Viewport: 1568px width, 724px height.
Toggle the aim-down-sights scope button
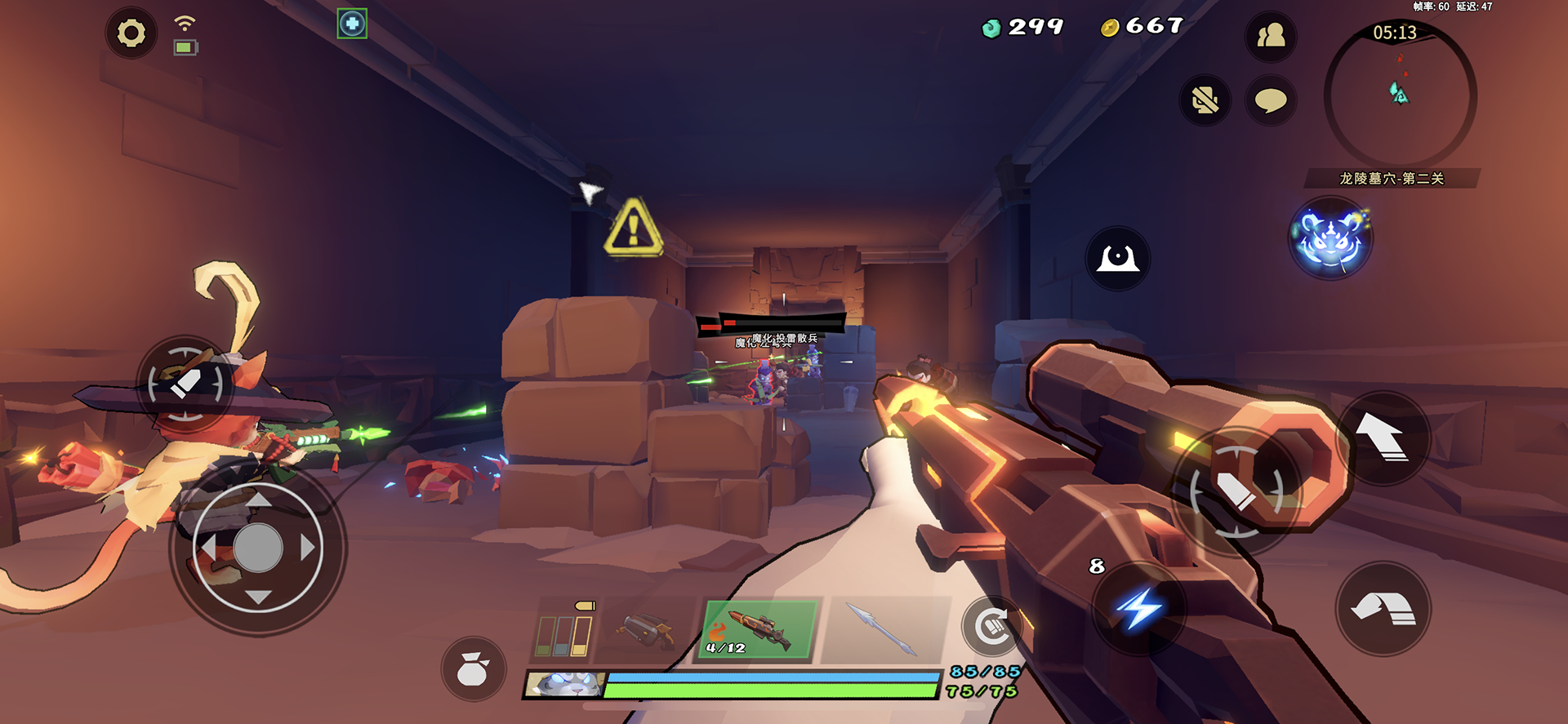pos(1117,259)
